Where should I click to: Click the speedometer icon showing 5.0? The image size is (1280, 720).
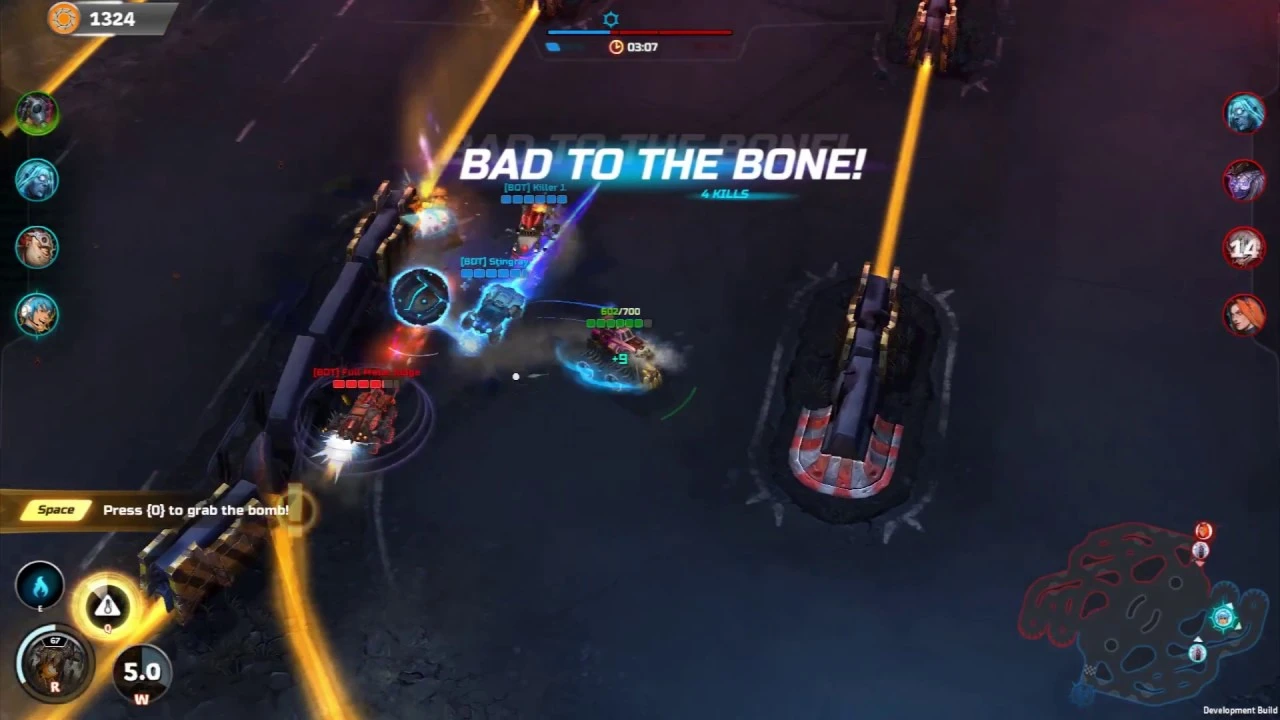click(x=142, y=672)
